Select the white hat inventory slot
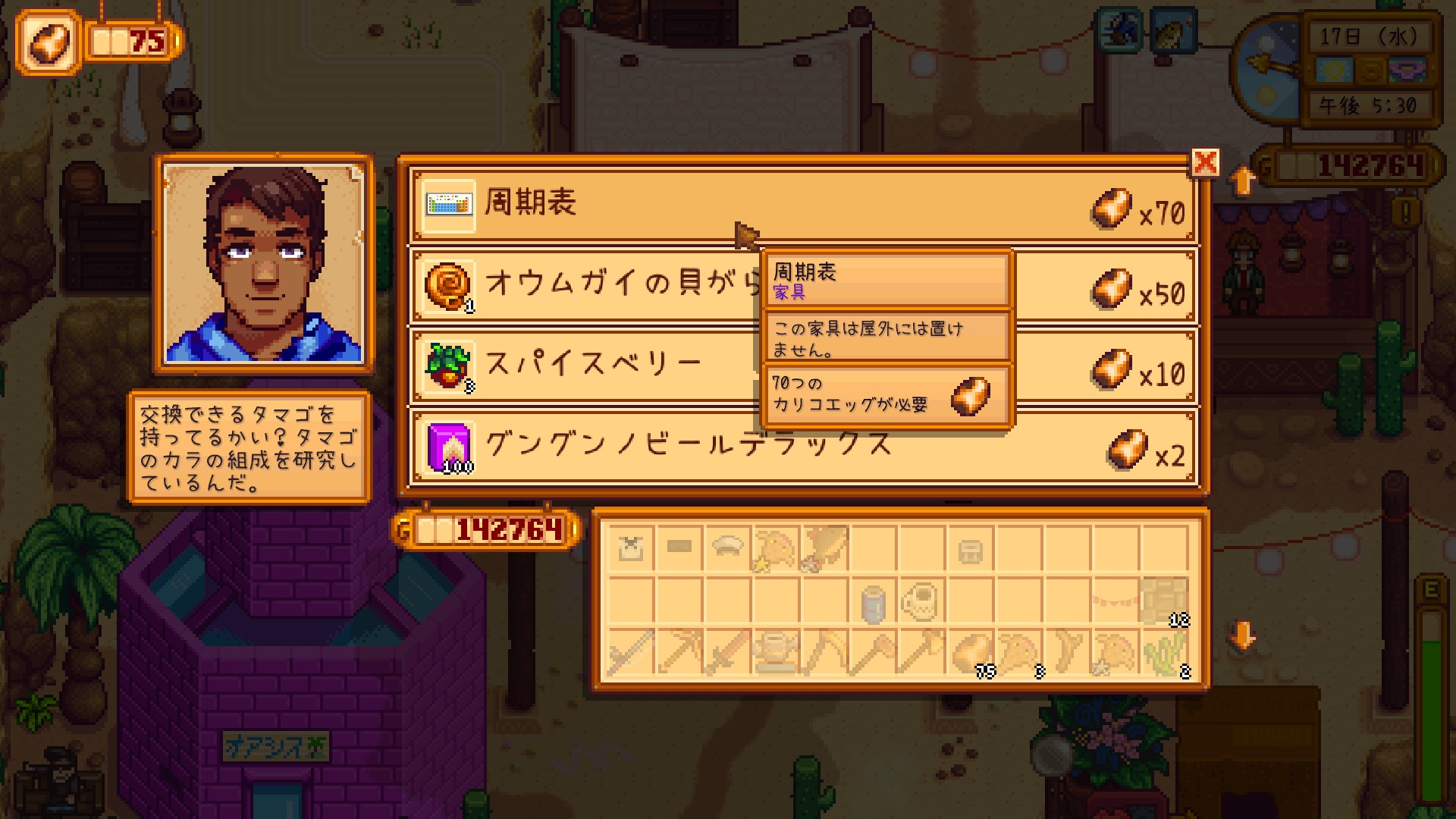This screenshot has width=1456, height=819. click(x=728, y=549)
